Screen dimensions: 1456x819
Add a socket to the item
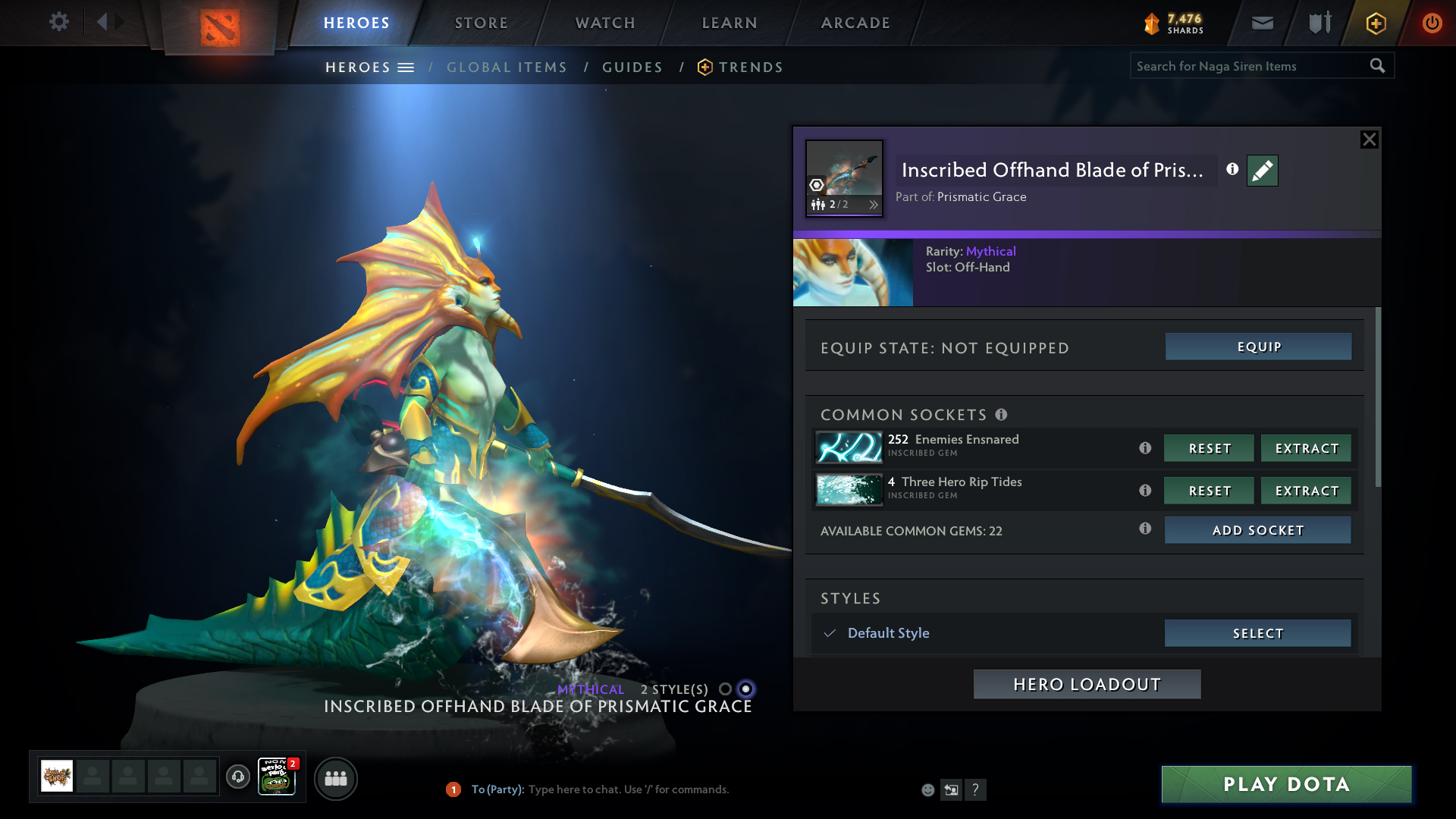point(1257,530)
